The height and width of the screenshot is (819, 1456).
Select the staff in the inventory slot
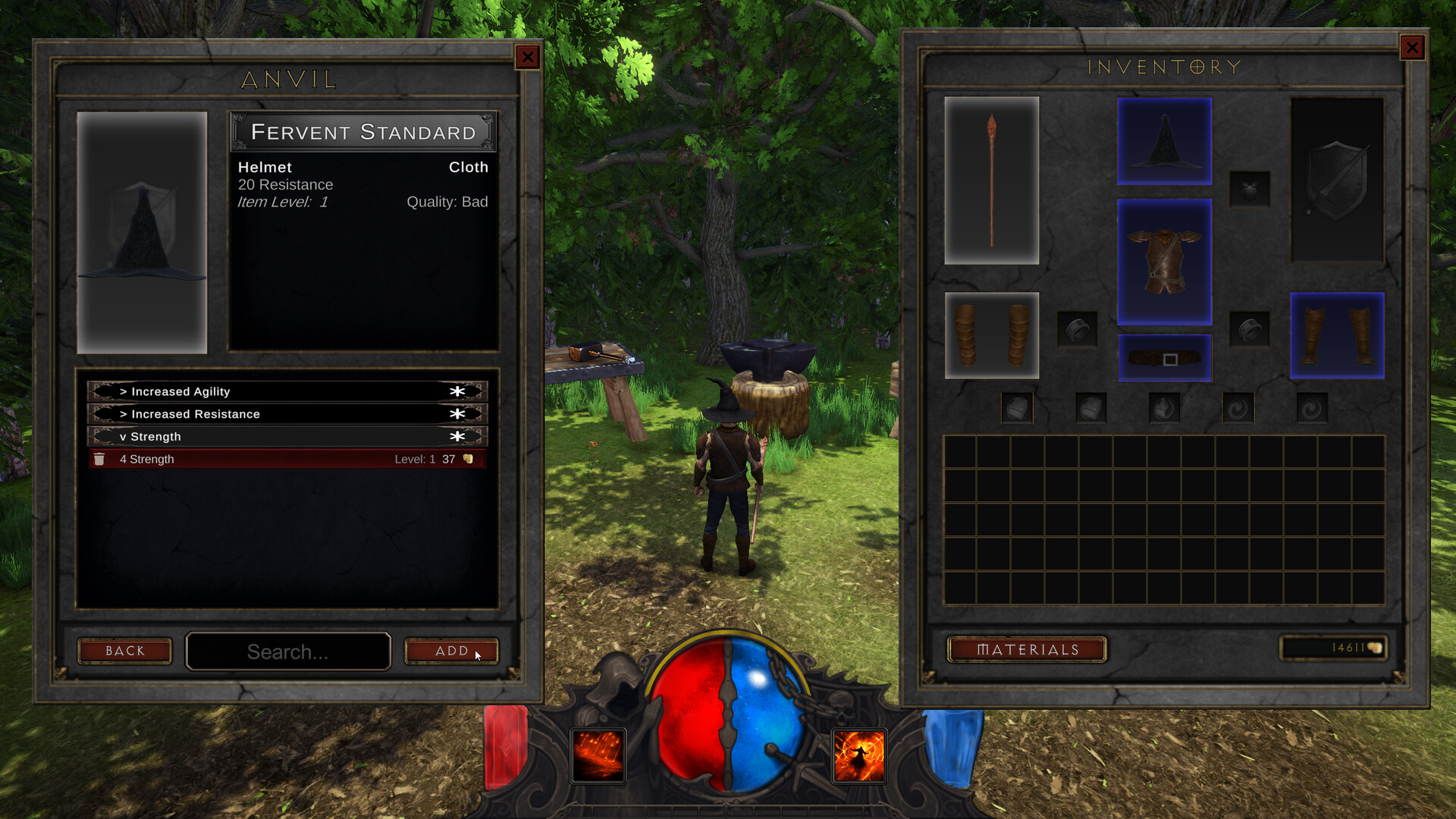[x=991, y=180]
